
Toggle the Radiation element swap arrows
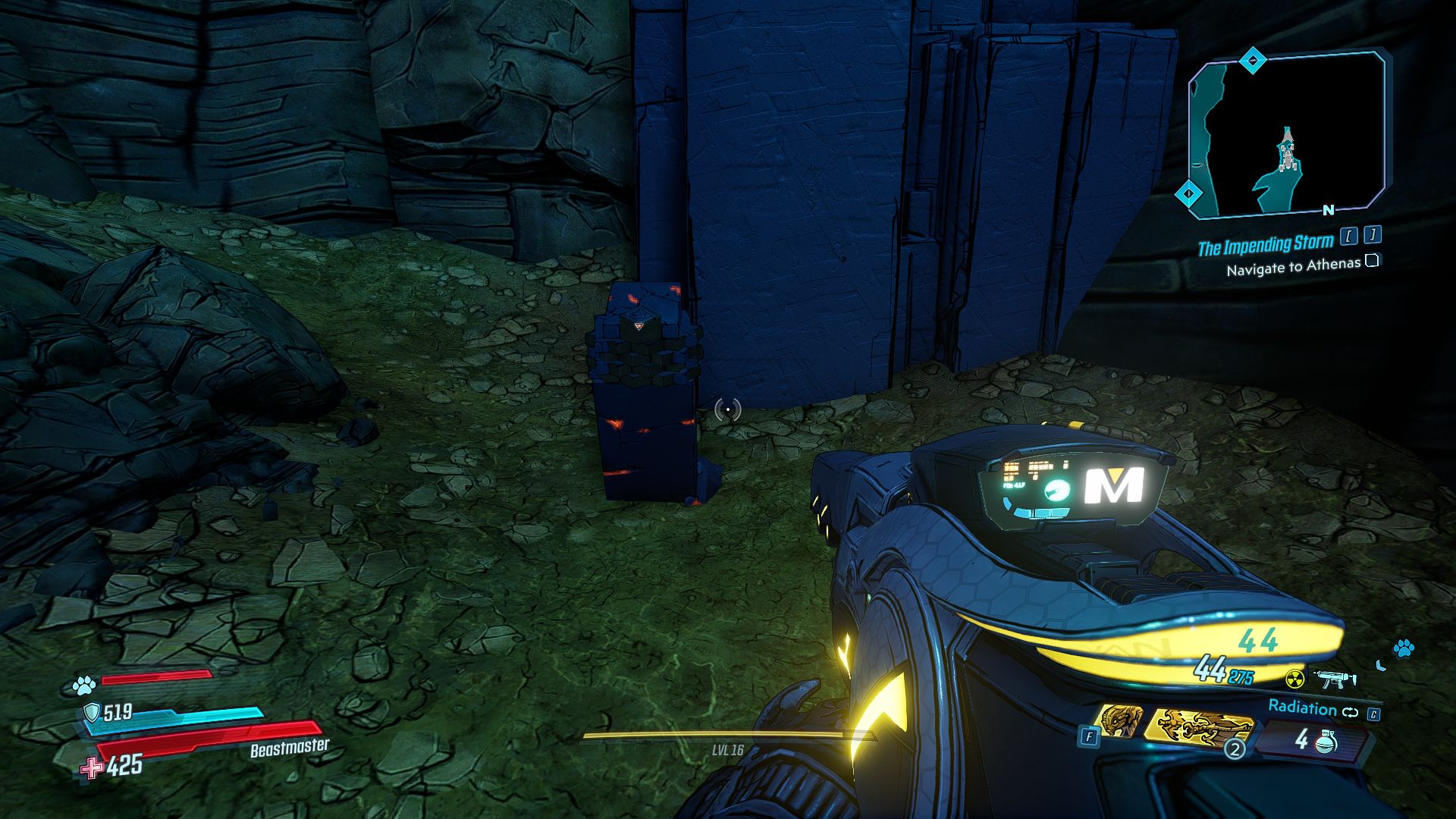(1351, 711)
